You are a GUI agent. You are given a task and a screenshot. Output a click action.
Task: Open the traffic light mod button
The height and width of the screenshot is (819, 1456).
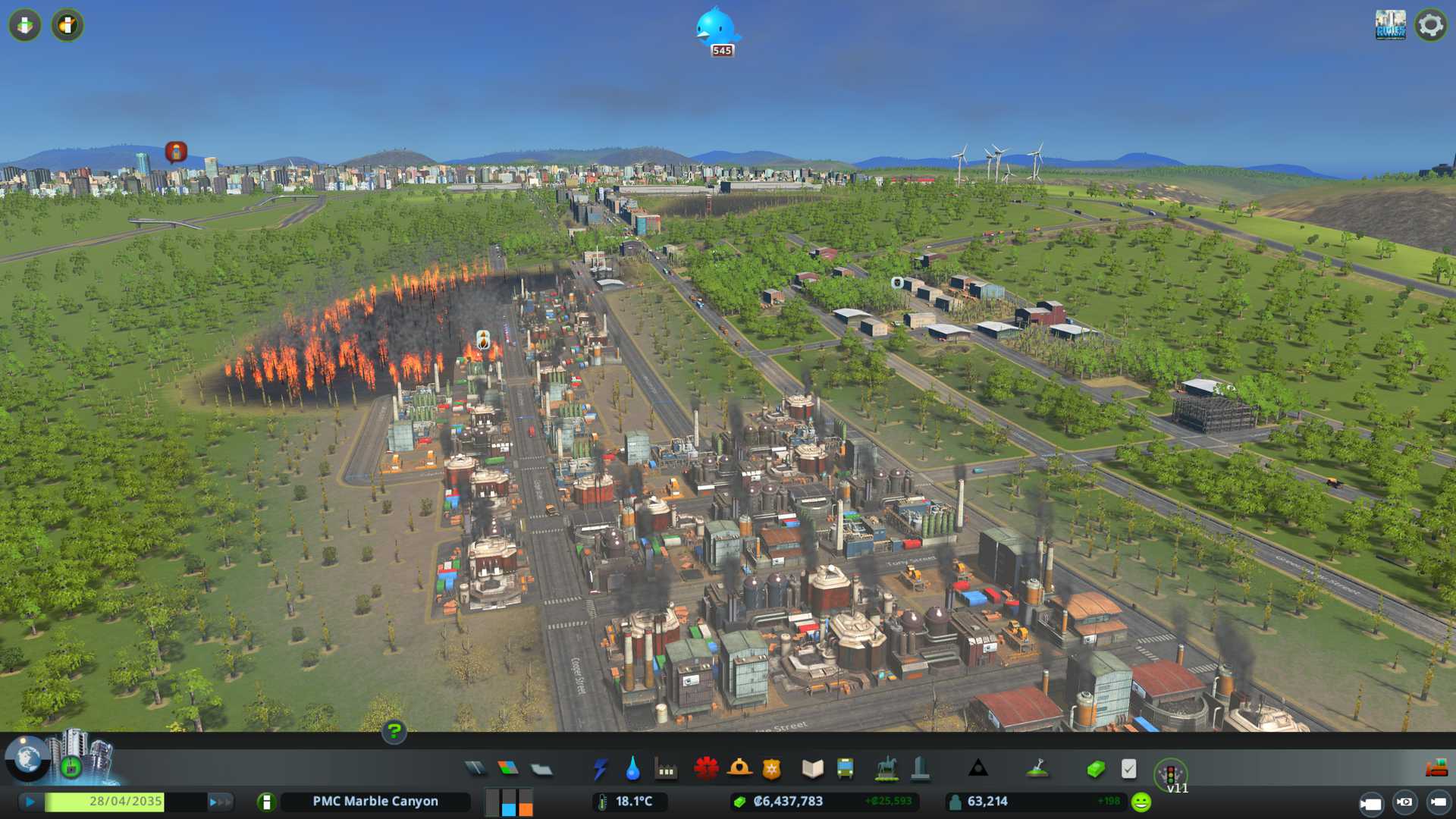click(x=1170, y=773)
